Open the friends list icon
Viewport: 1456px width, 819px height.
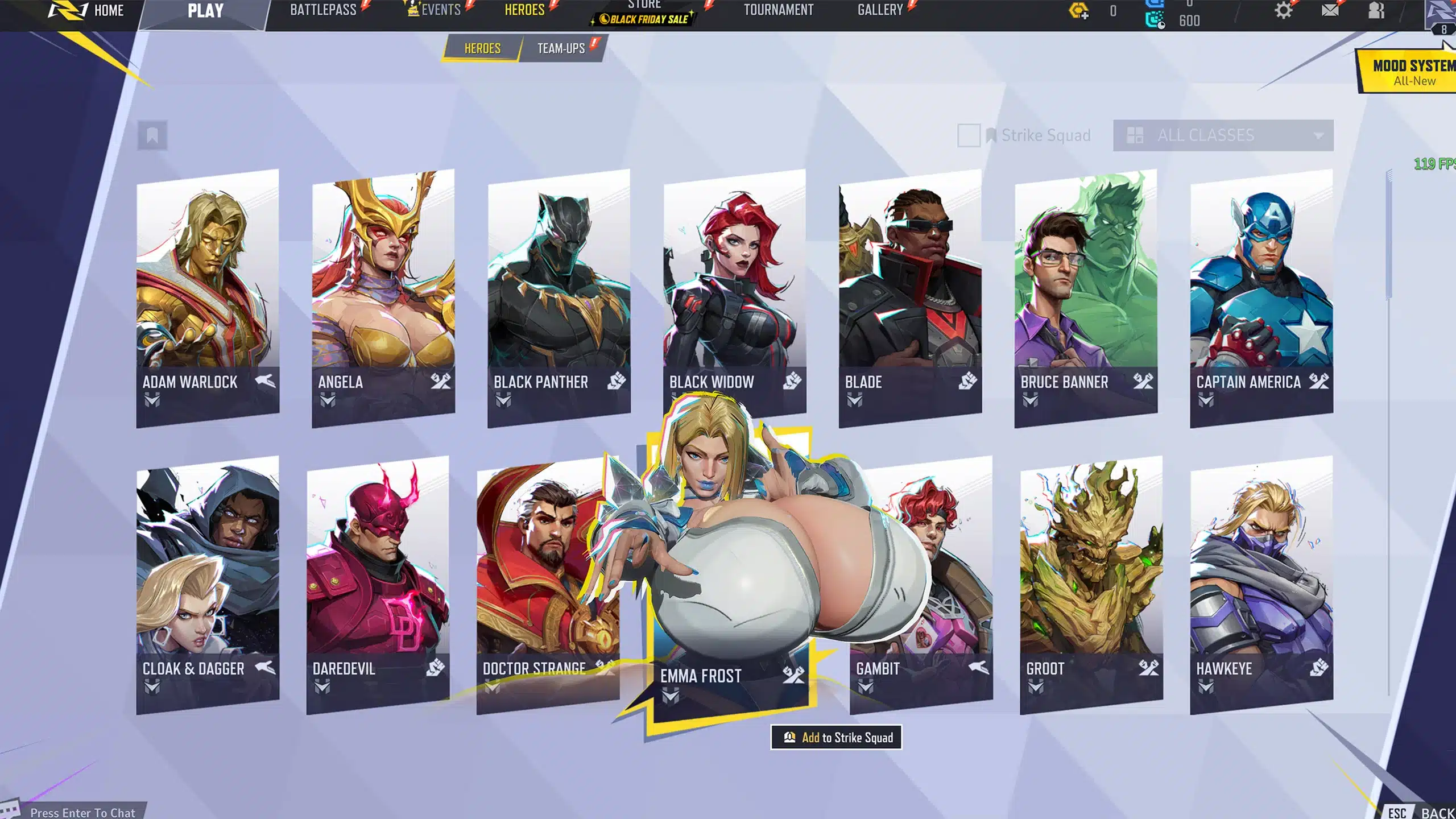pos(1376,11)
